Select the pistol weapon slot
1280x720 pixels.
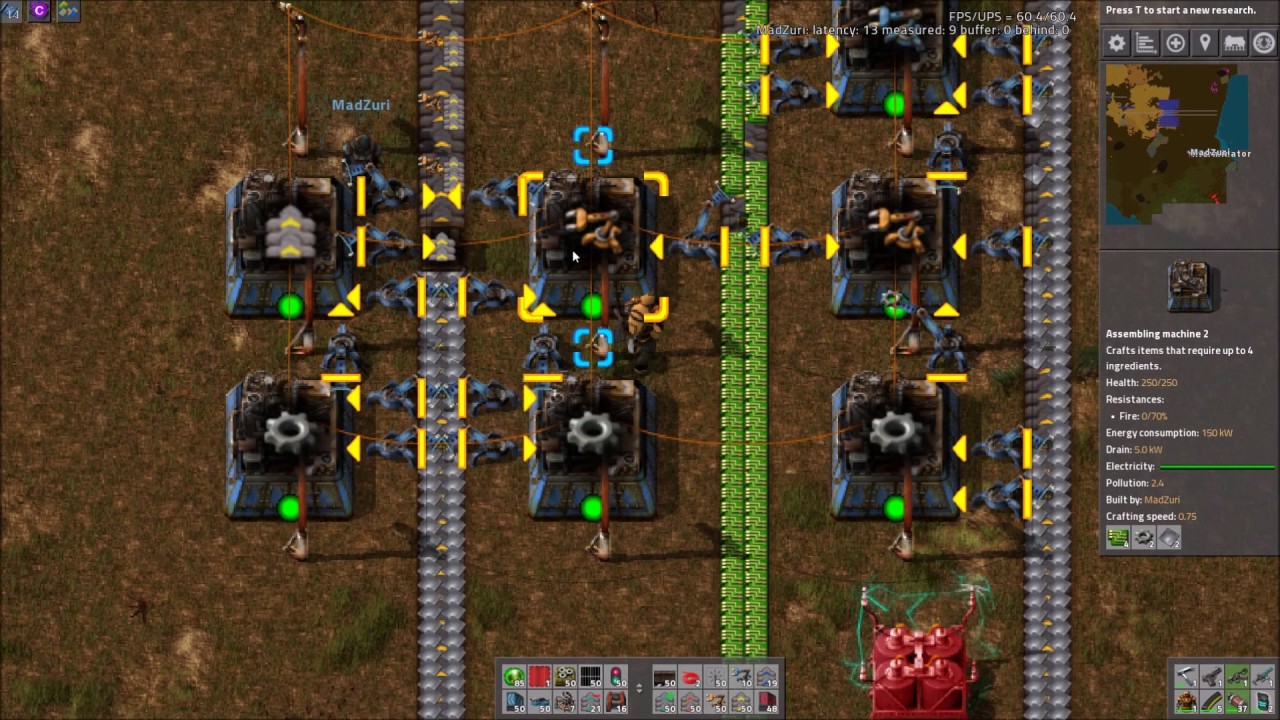(1212, 677)
